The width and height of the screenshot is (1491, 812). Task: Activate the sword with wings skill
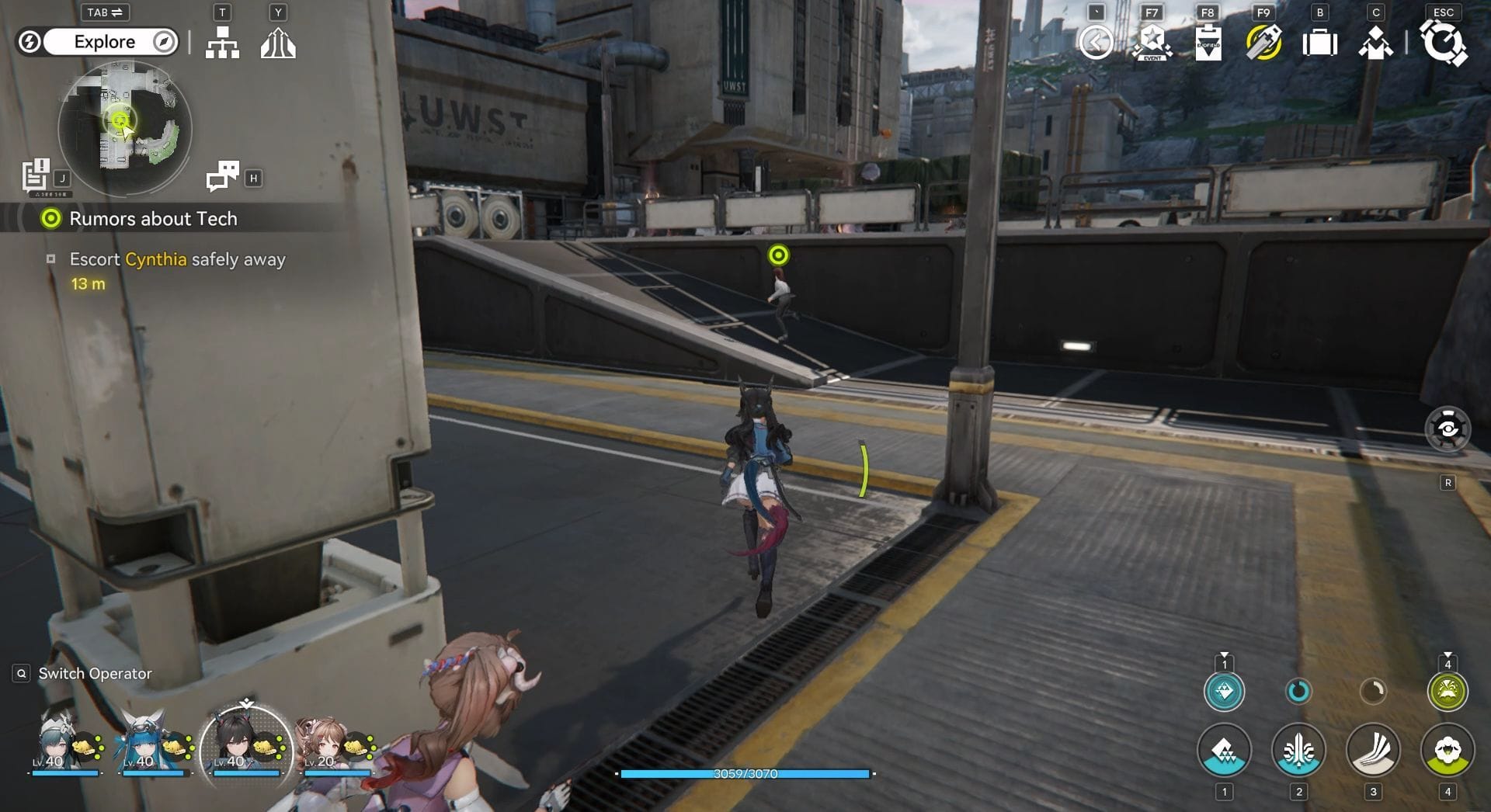click(x=1298, y=751)
